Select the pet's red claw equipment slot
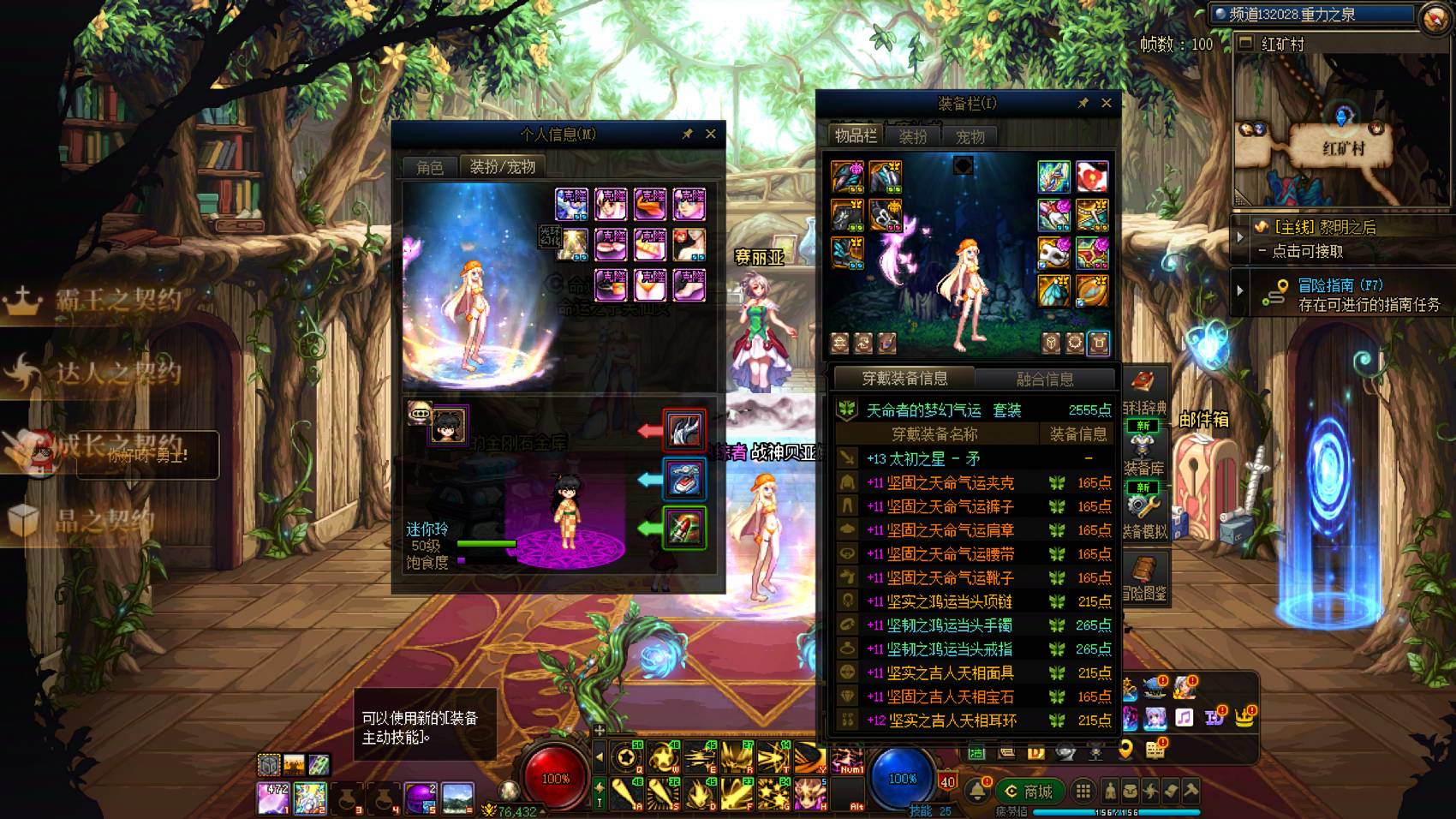 coord(684,430)
